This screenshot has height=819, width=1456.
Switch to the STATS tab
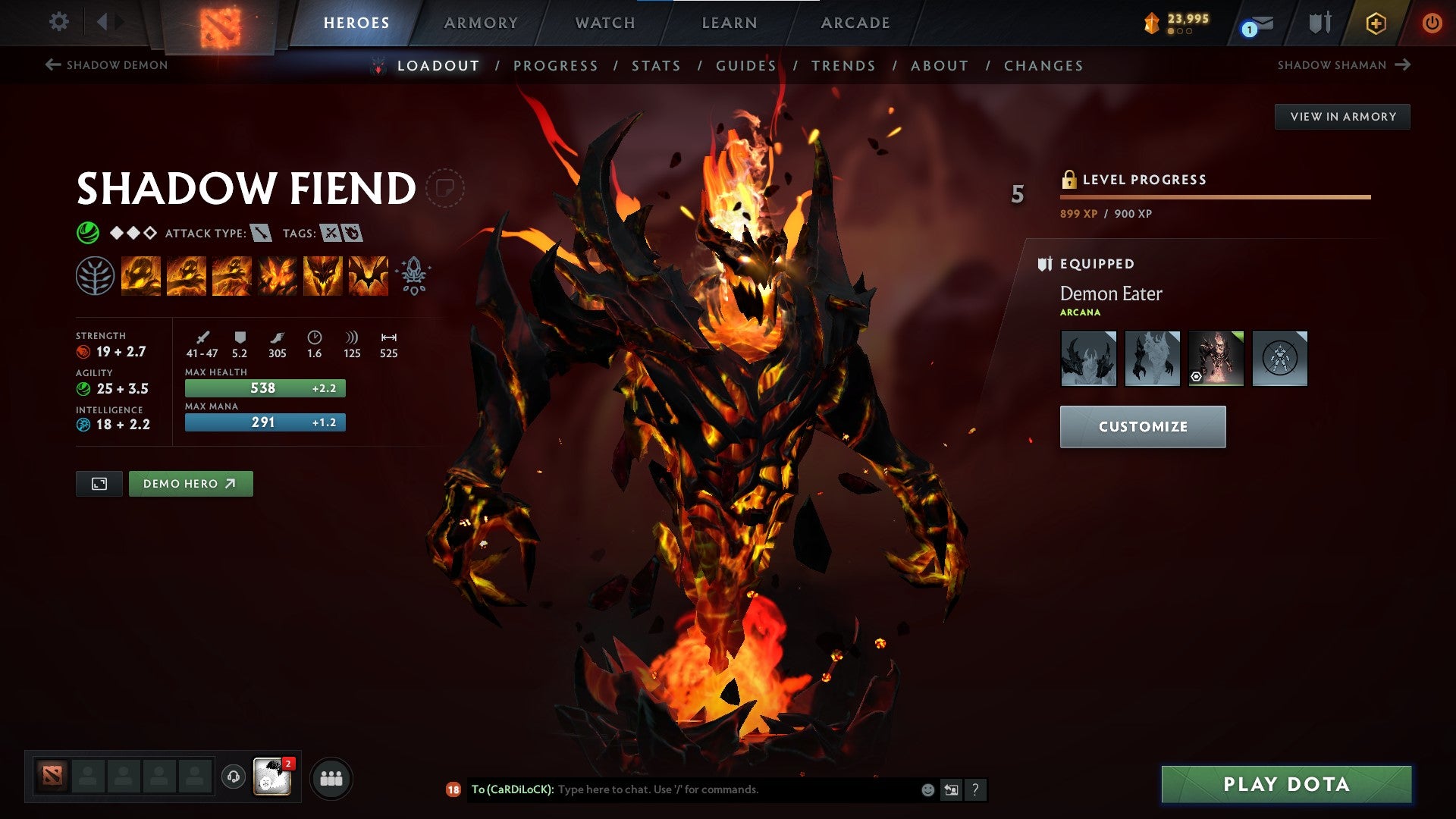click(x=657, y=66)
